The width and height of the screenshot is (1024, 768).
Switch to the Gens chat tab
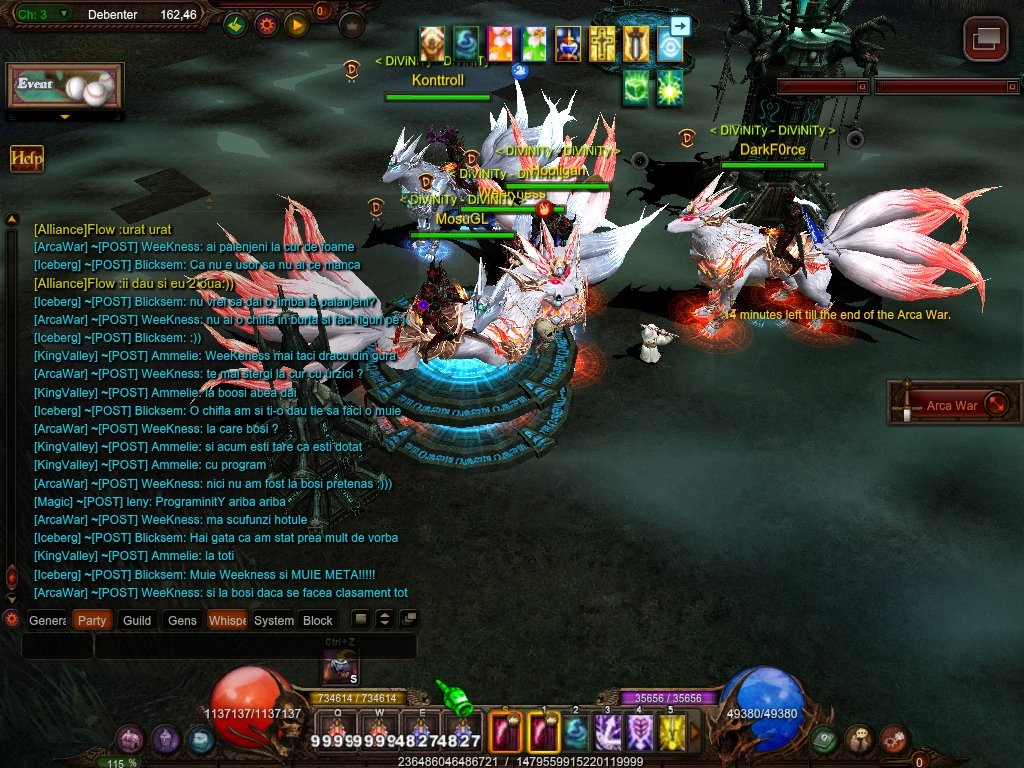(x=182, y=620)
